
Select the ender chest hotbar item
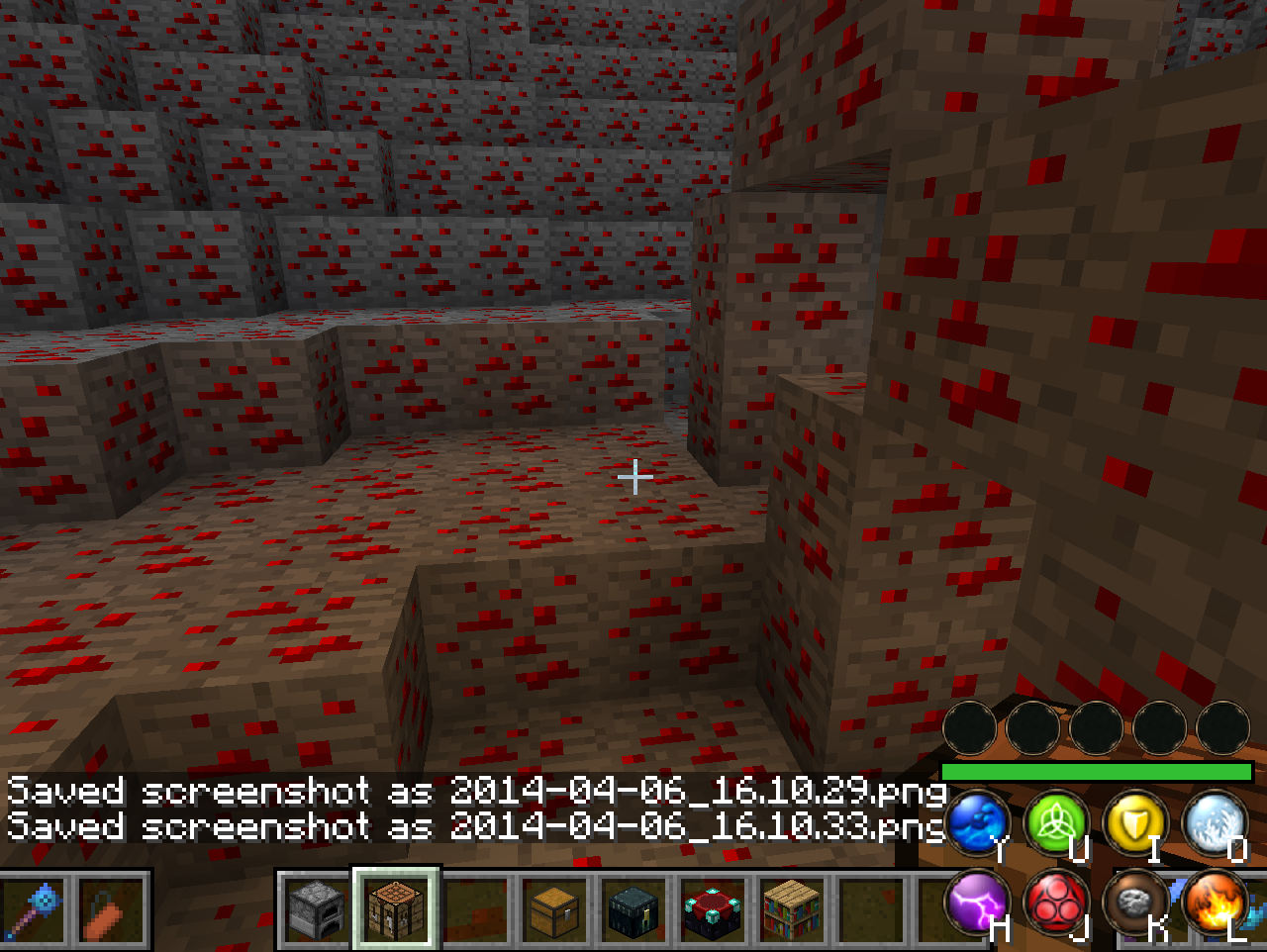tap(633, 912)
